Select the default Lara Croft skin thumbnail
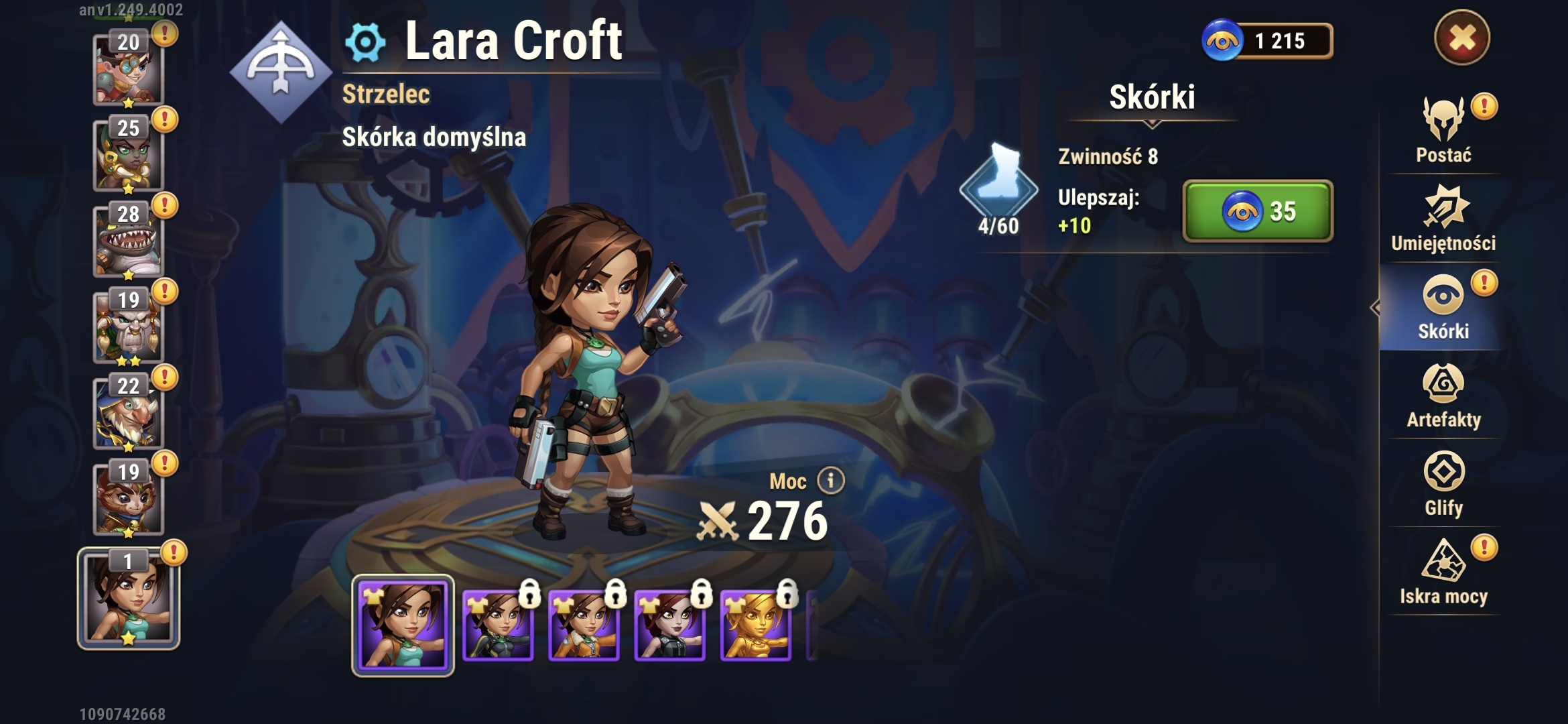Image resolution: width=1568 pixels, height=724 pixels. click(403, 625)
